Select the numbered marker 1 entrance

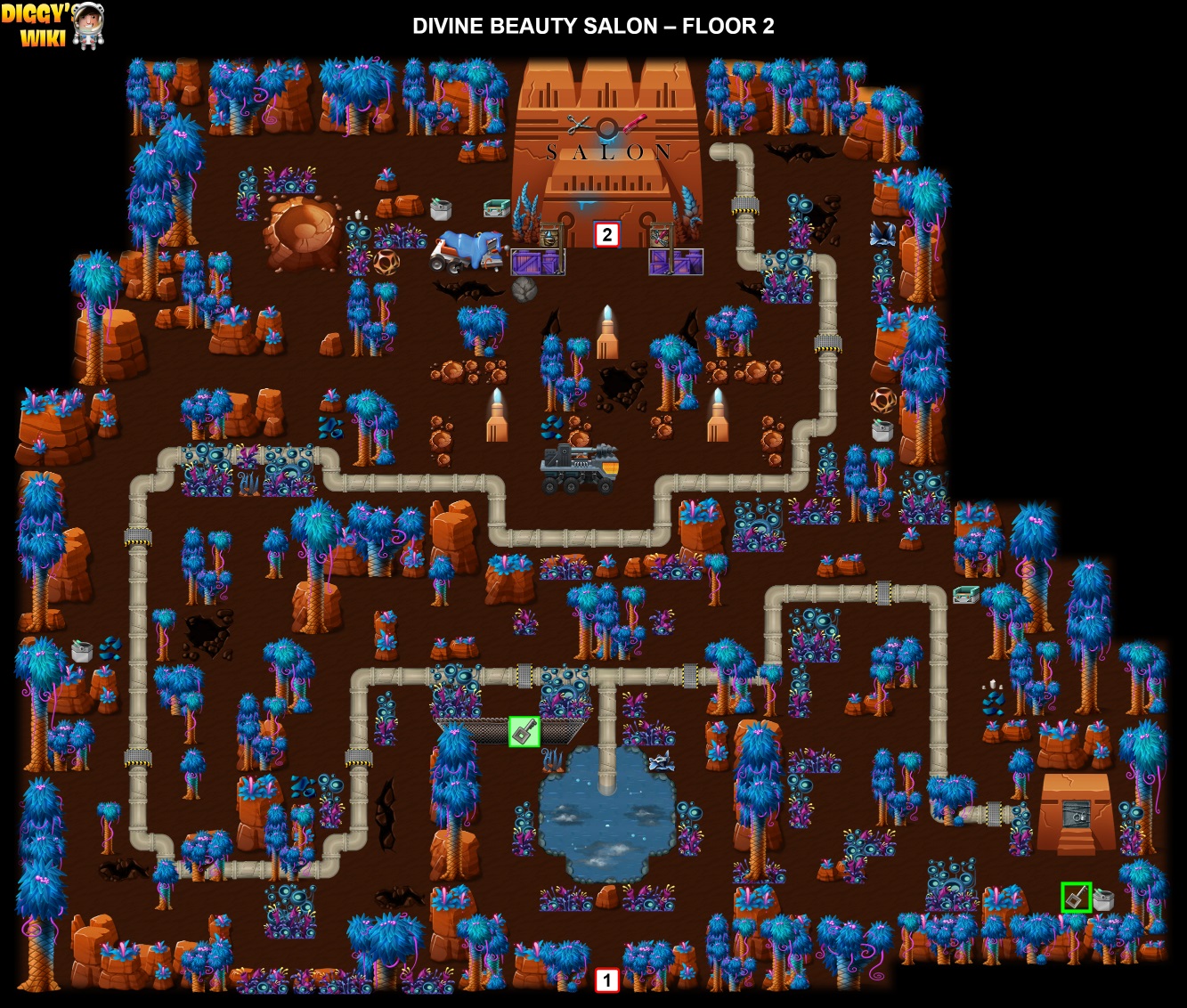[x=606, y=980]
